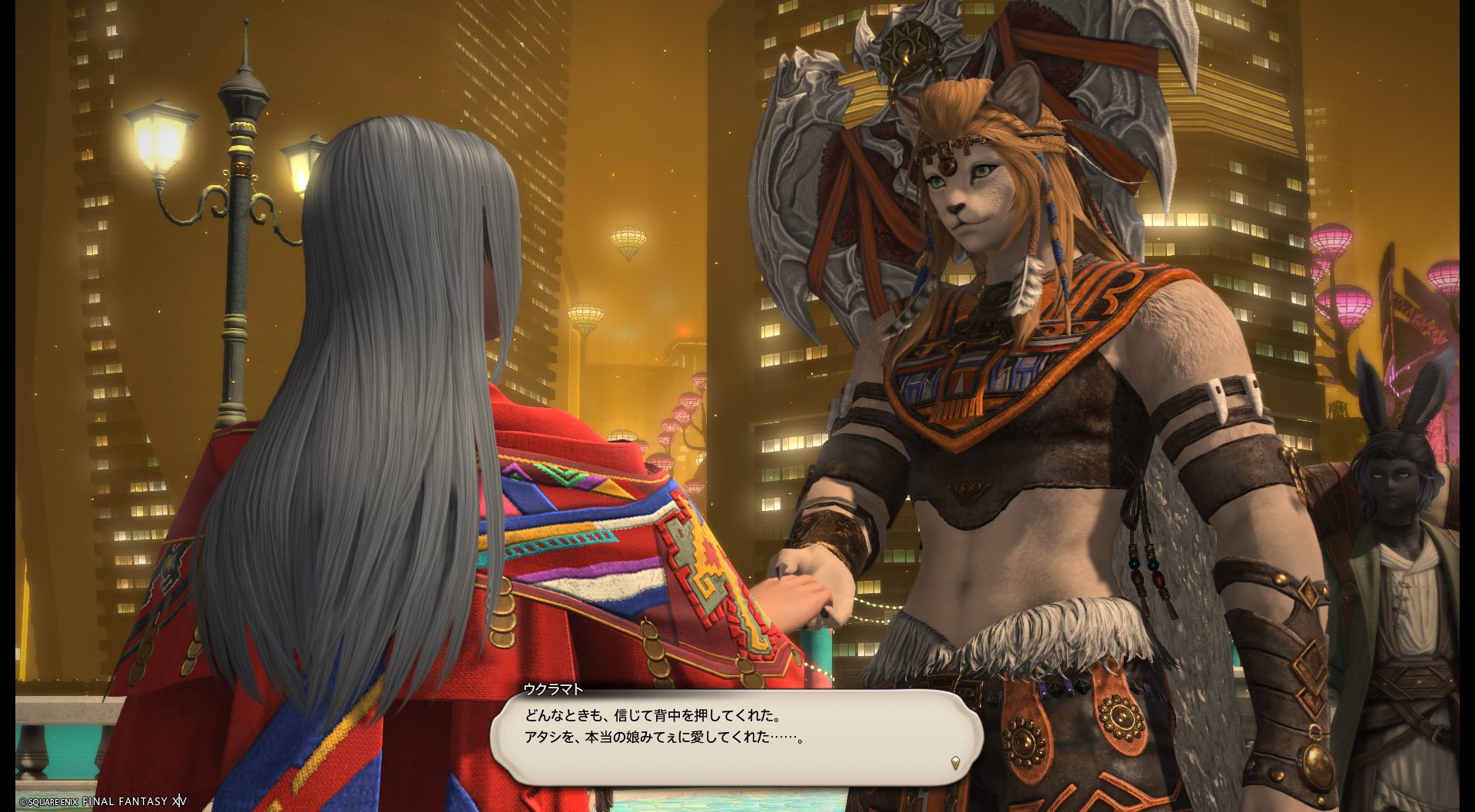Click the dialogue continue arrow indicator
This screenshot has width=1475, height=812.
(955, 762)
